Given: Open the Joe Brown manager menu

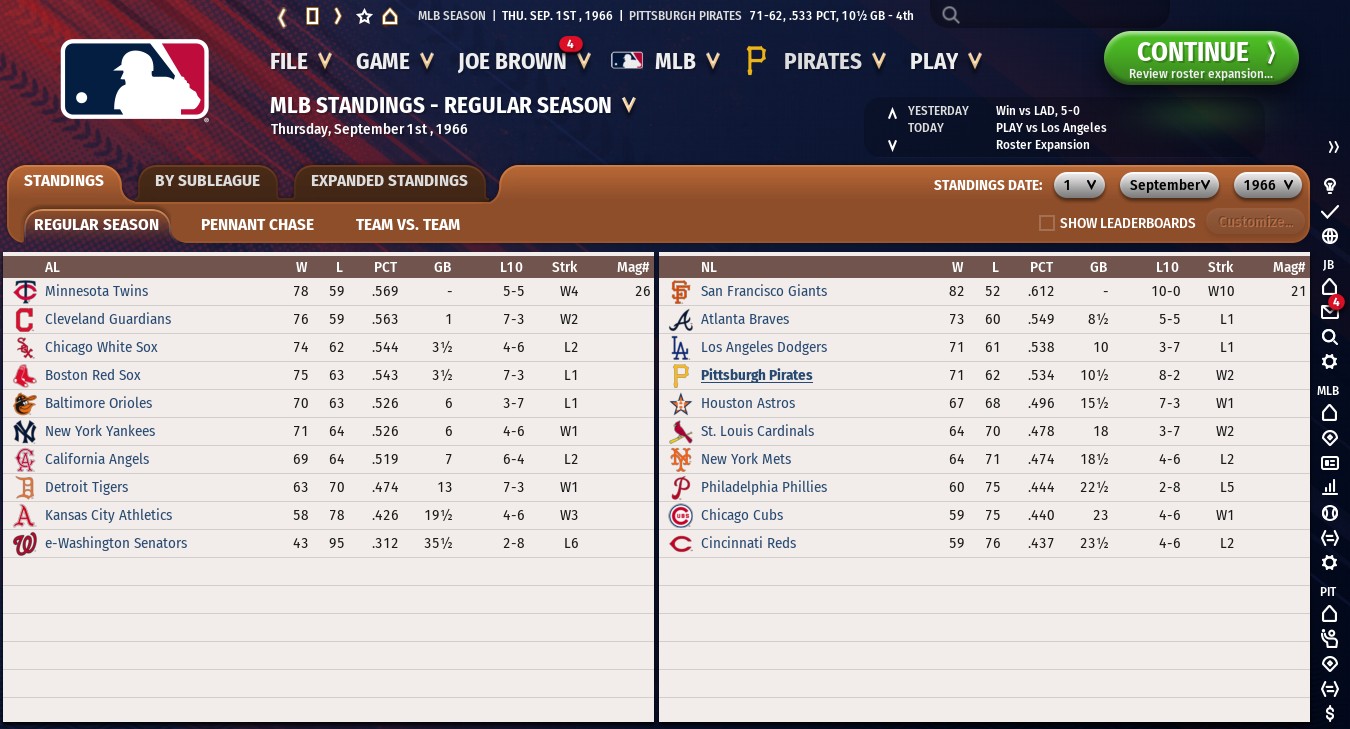Looking at the screenshot, I should (x=522, y=61).
